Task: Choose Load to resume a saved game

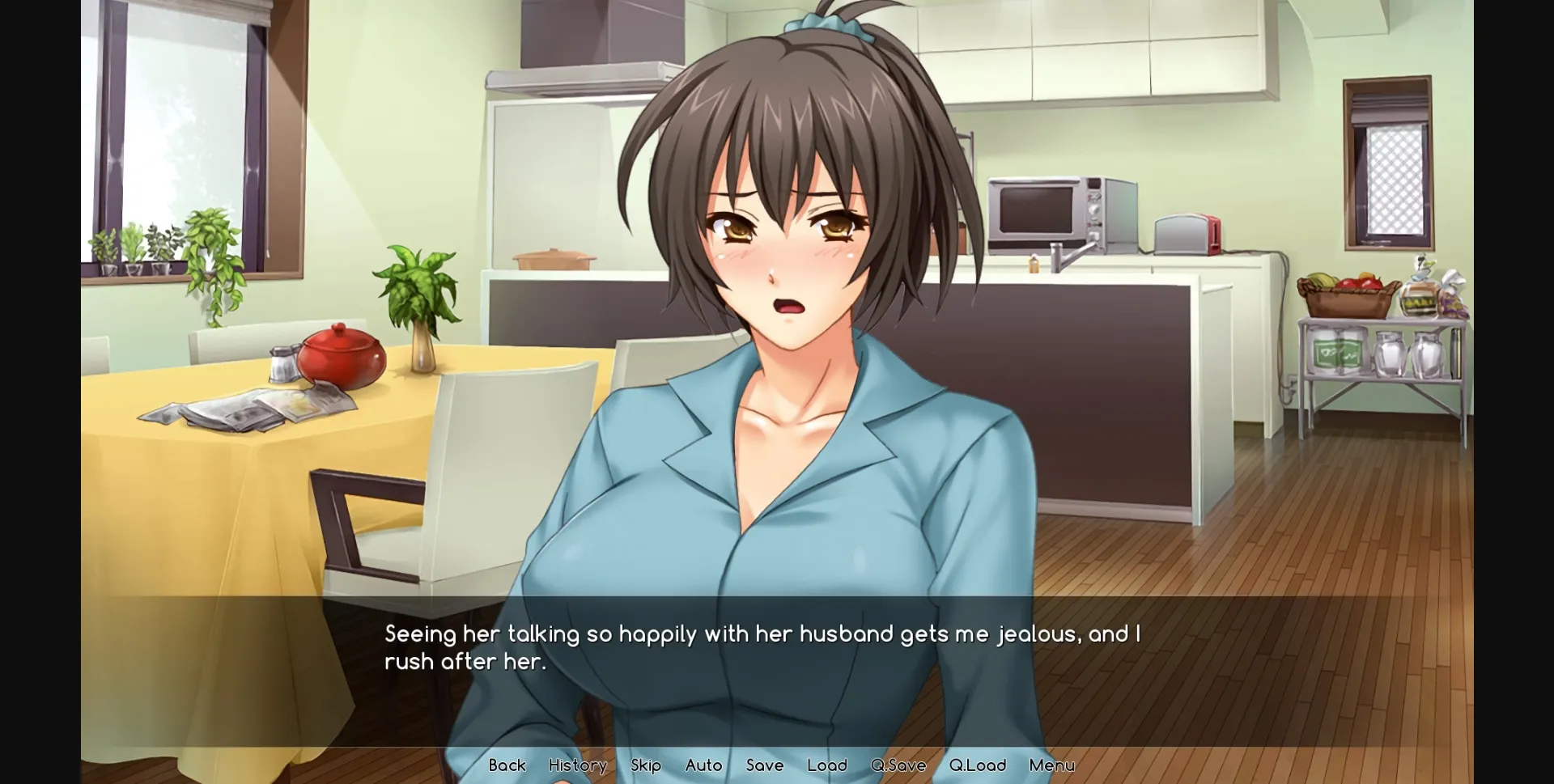Action: click(x=826, y=765)
